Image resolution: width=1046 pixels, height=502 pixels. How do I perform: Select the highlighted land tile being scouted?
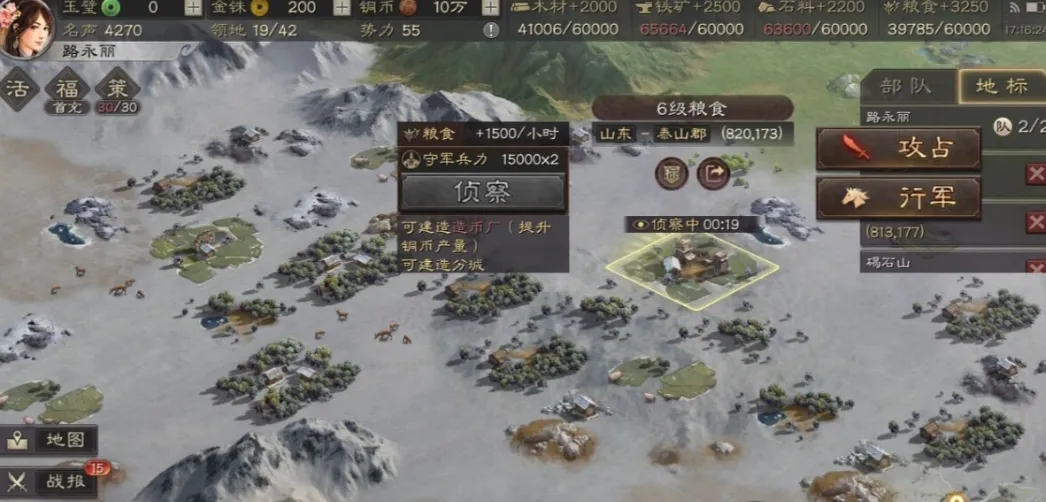coord(691,264)
